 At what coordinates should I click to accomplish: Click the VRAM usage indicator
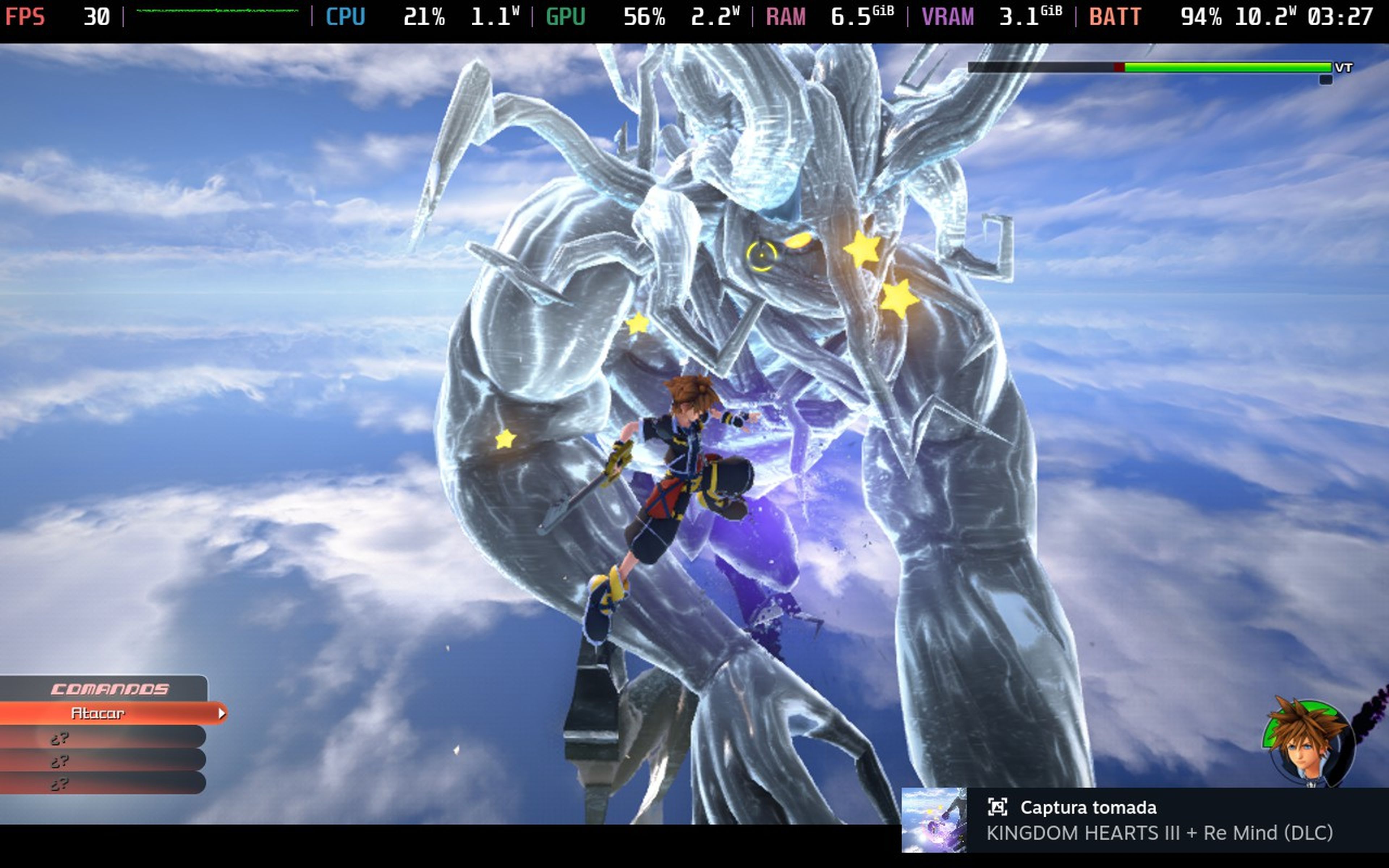948,17
